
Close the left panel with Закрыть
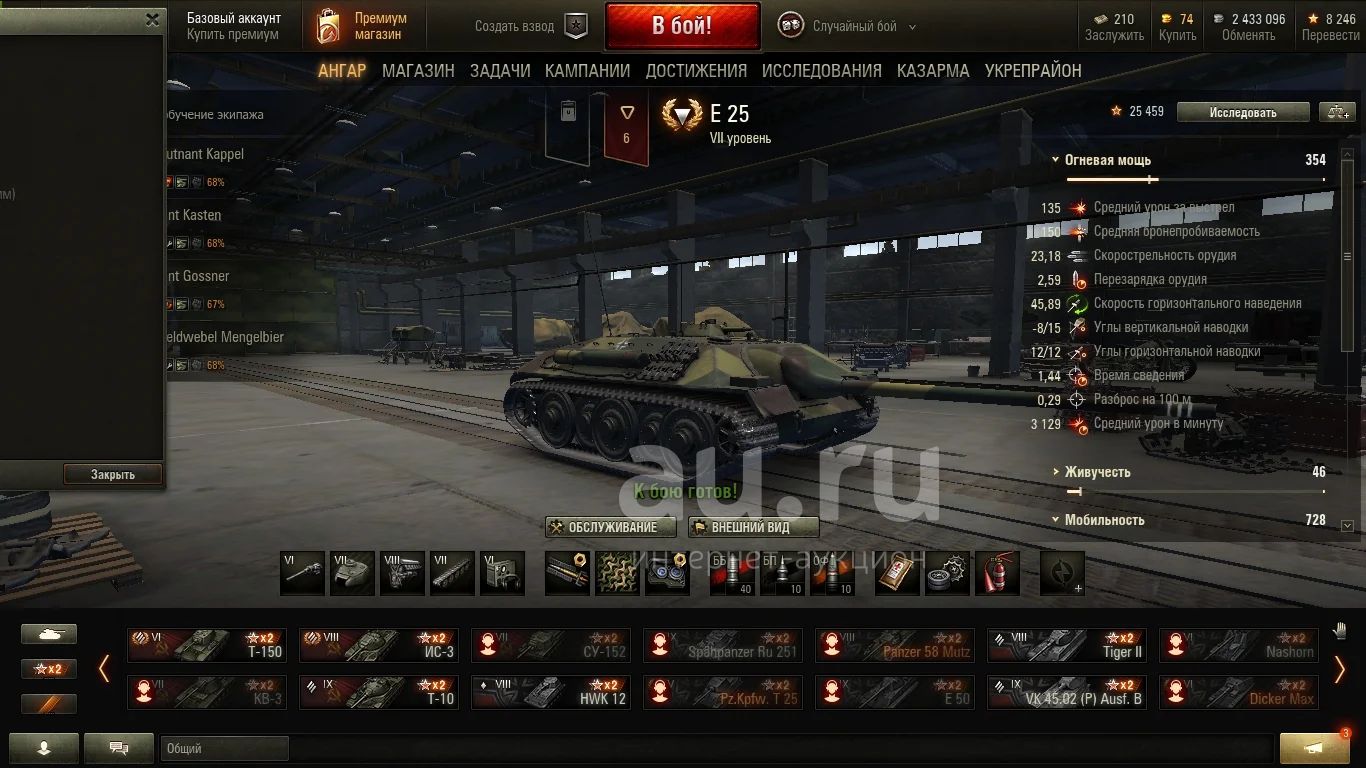(x=112, y=474)
